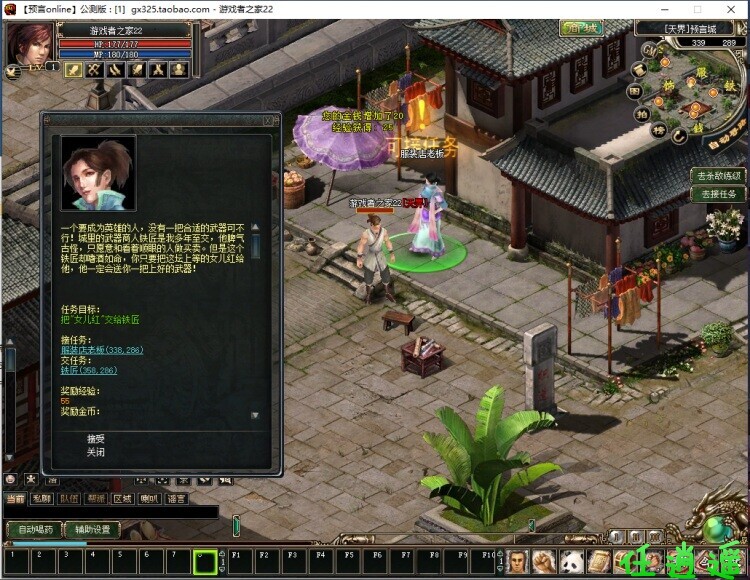Open the 商城 shop button
This screenshot has width=750, height=580.
point(582,29)
